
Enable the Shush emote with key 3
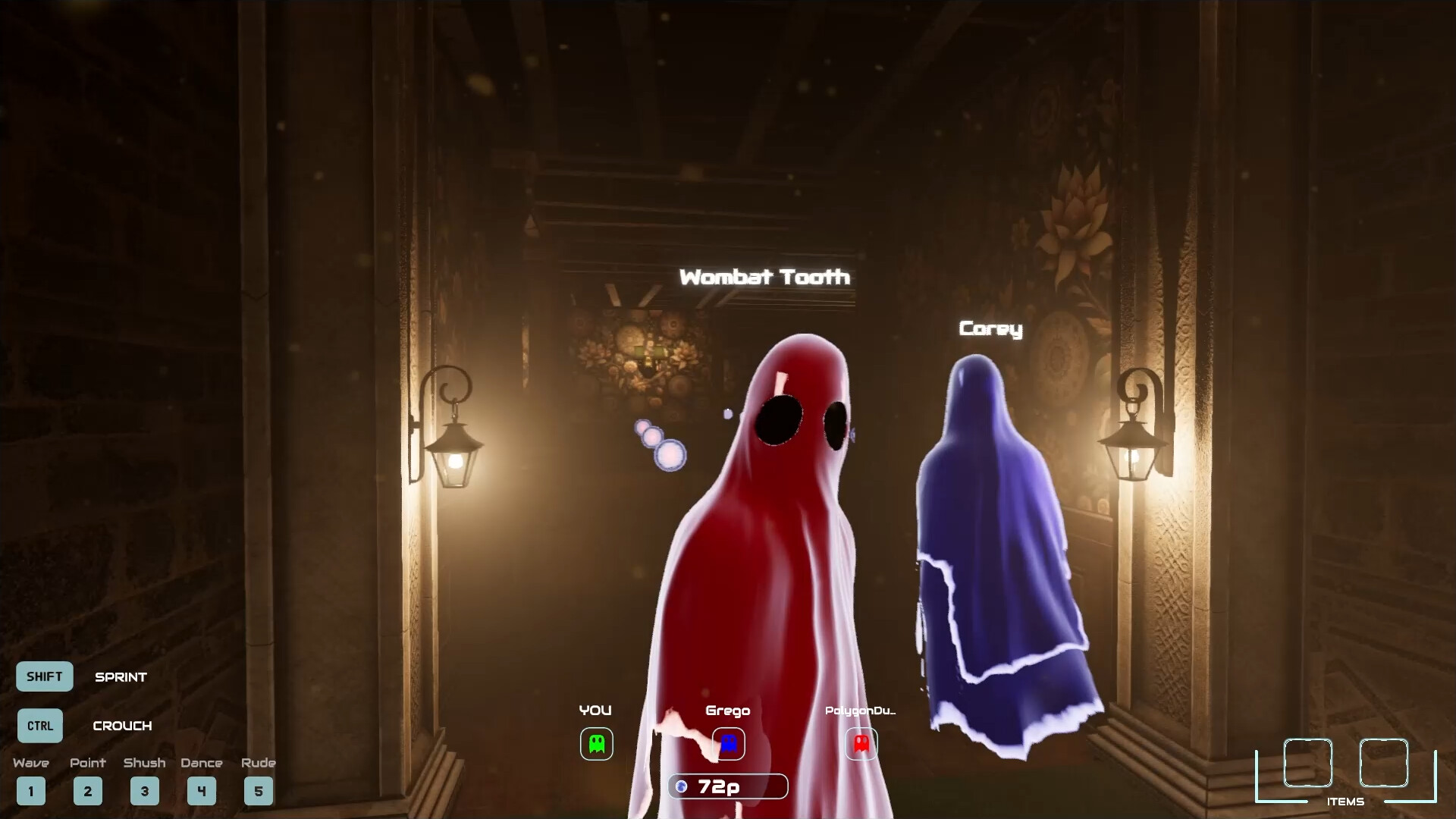click(145, 791)
